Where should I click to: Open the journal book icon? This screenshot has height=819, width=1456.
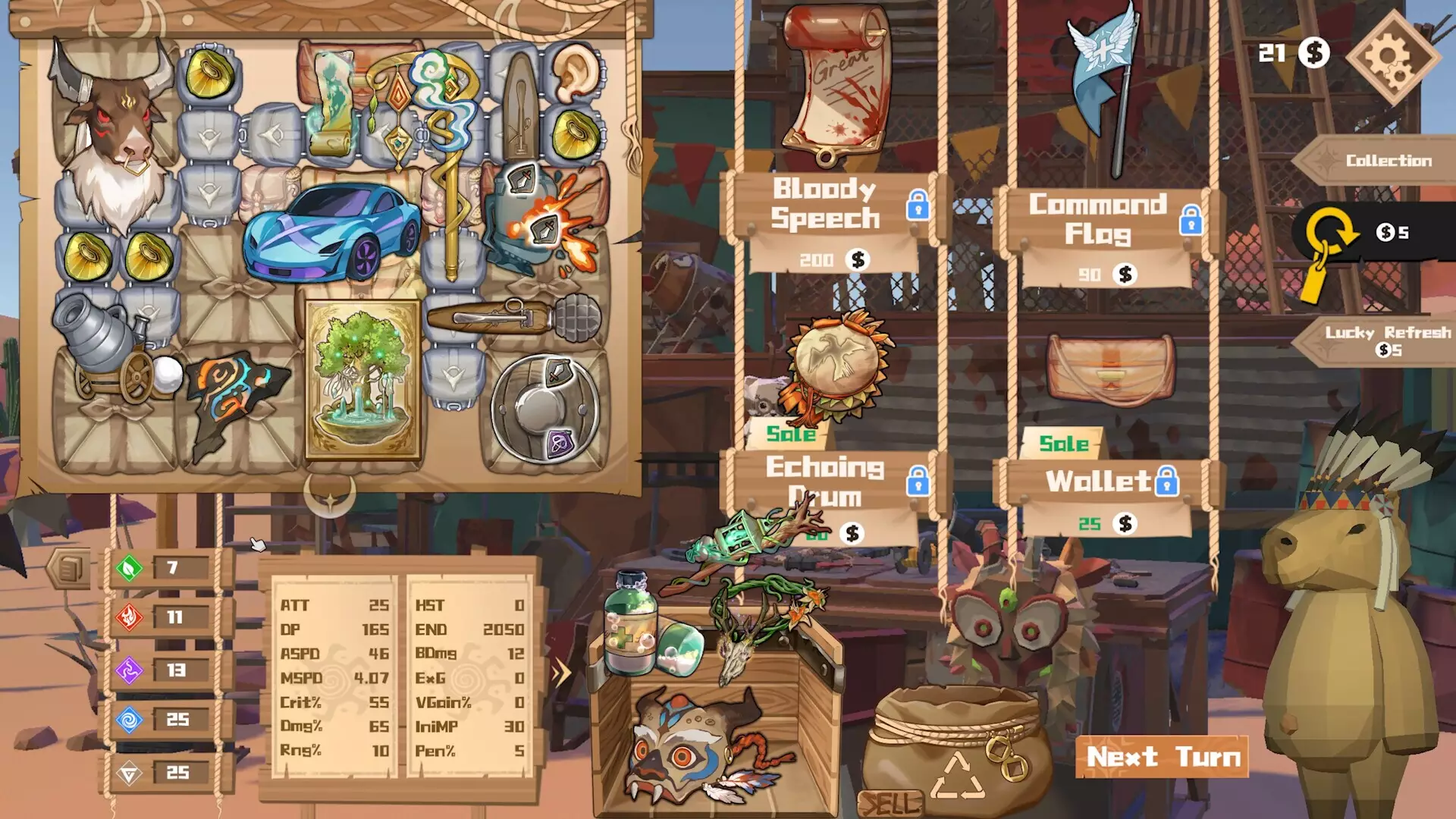pyautogui.click(x=69, y=568)
